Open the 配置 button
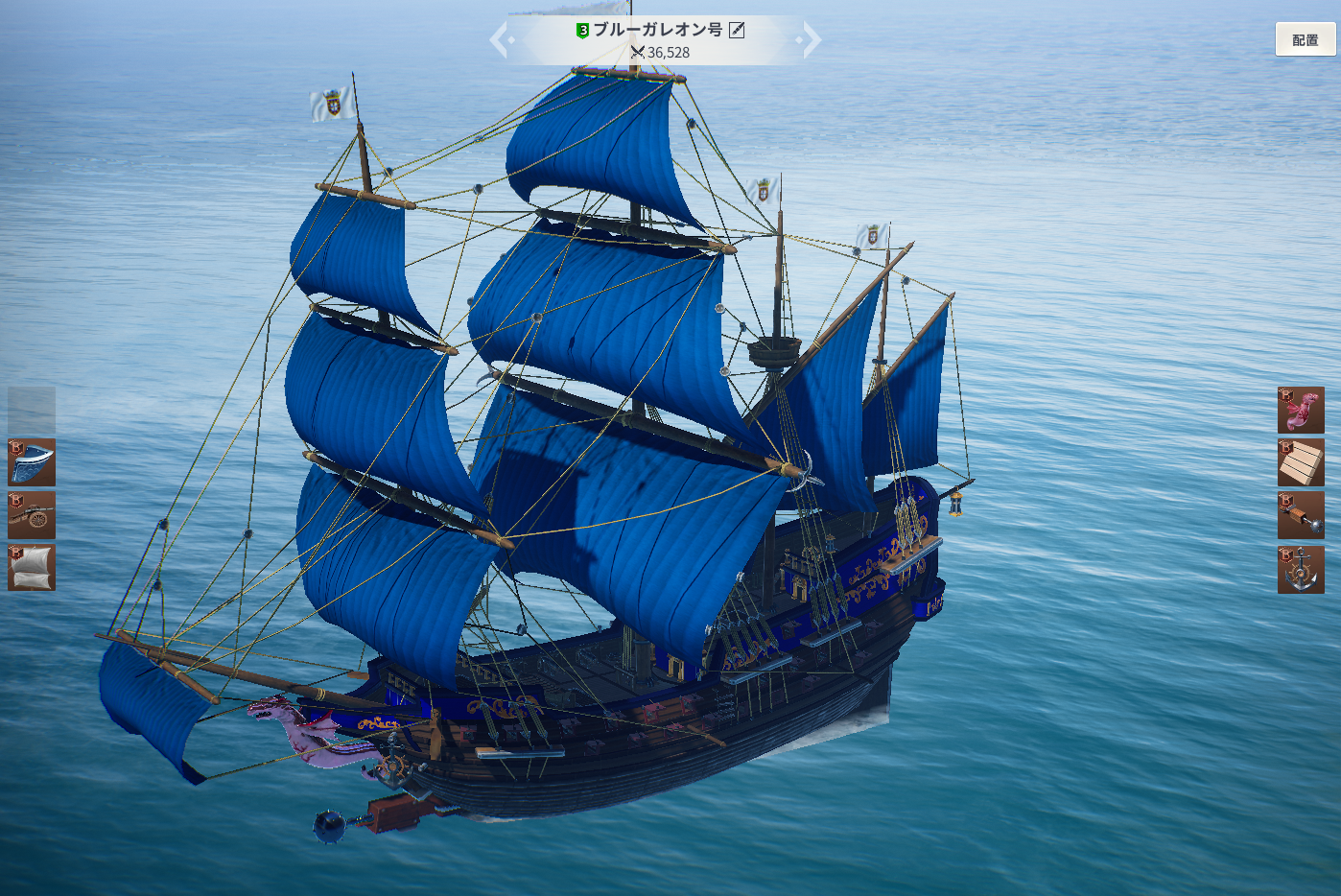This screenshot has width=1341, height=896. [1305, 39]
